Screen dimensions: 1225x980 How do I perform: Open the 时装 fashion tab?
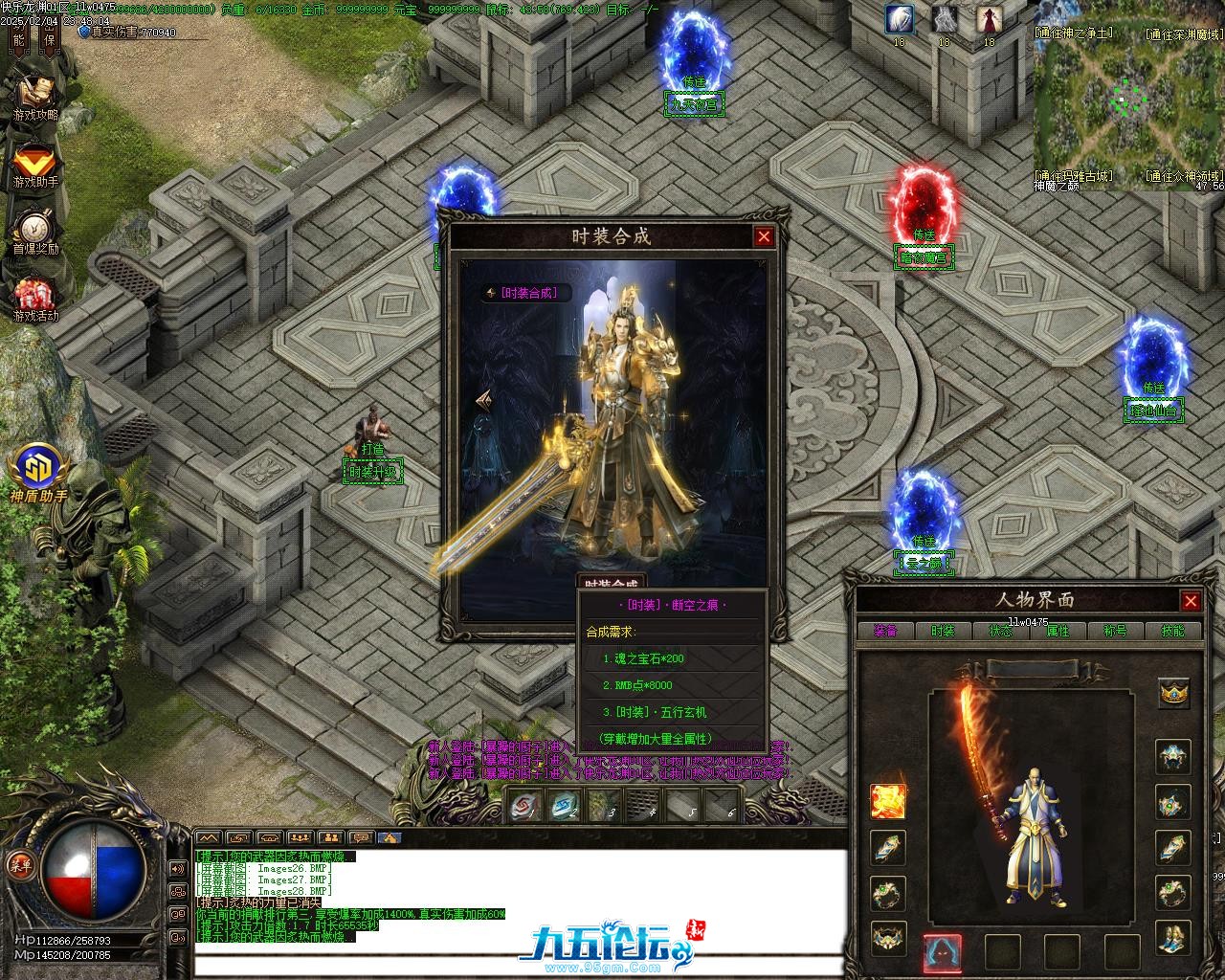click(x=943, y=631)
